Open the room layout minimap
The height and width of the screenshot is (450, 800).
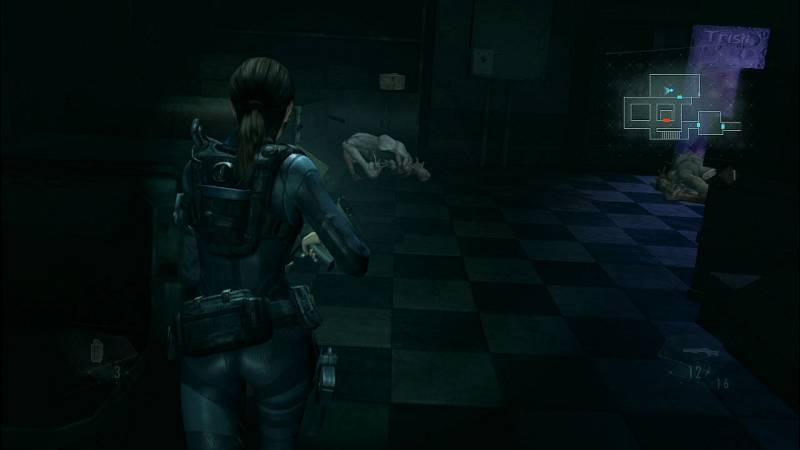click(x=682, y=108)
